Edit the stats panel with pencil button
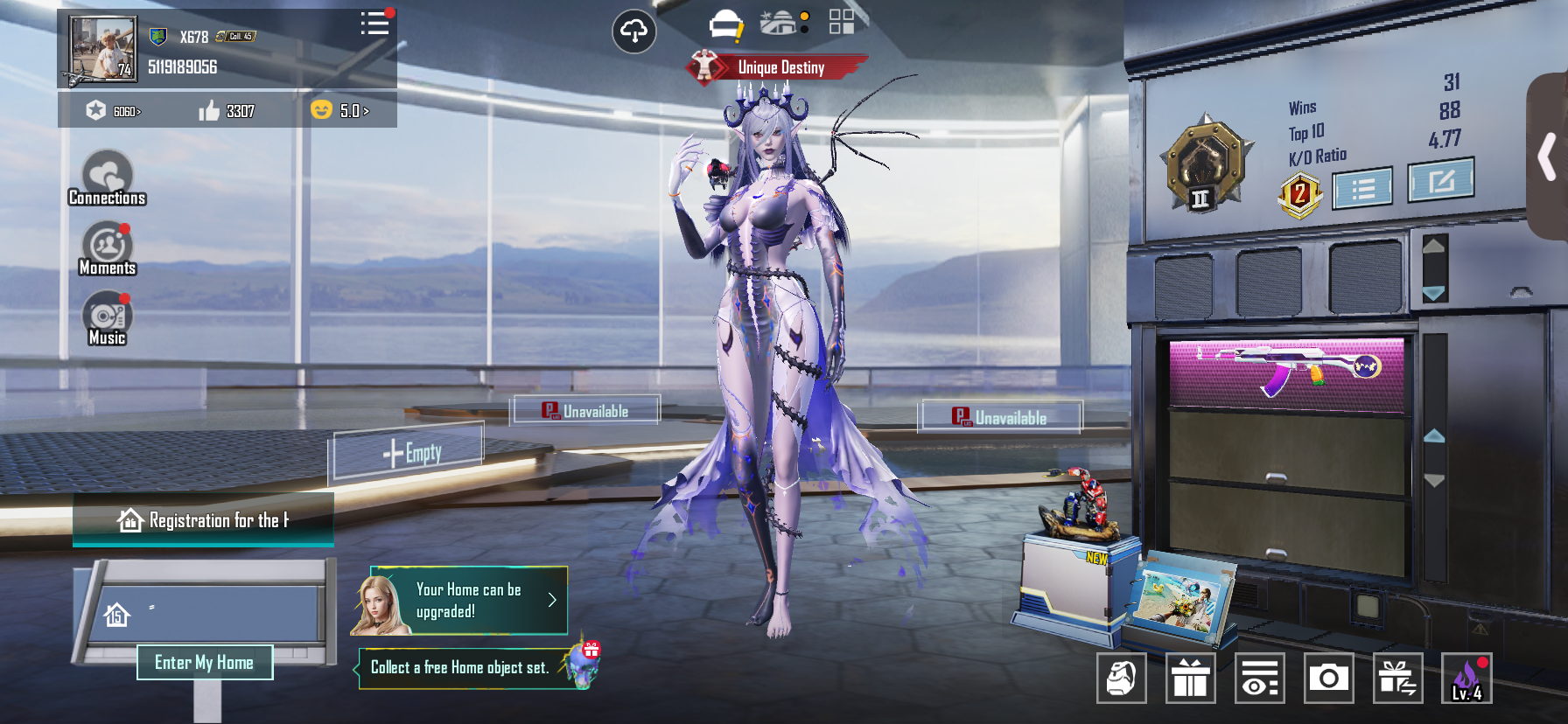 click(1440, 181)
